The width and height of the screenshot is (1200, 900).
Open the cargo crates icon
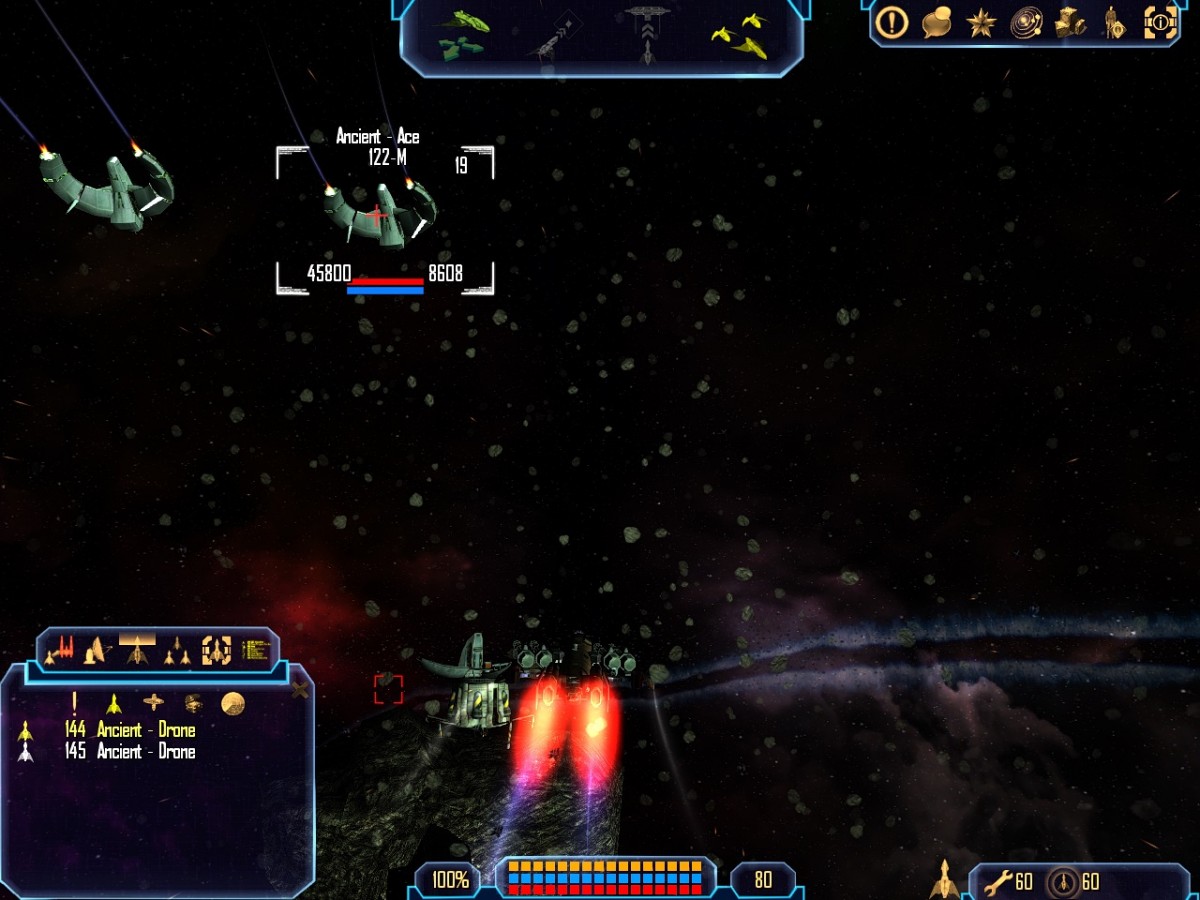click(1070, 22)
